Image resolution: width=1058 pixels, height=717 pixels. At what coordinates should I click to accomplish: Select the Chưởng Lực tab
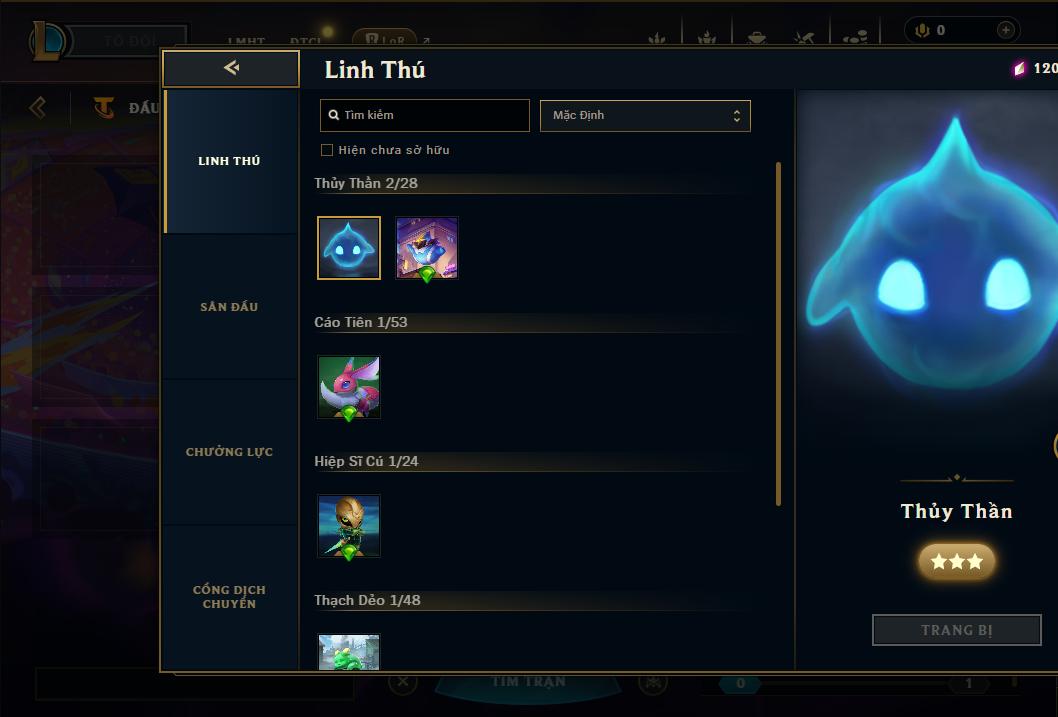(x=230, y=452)
